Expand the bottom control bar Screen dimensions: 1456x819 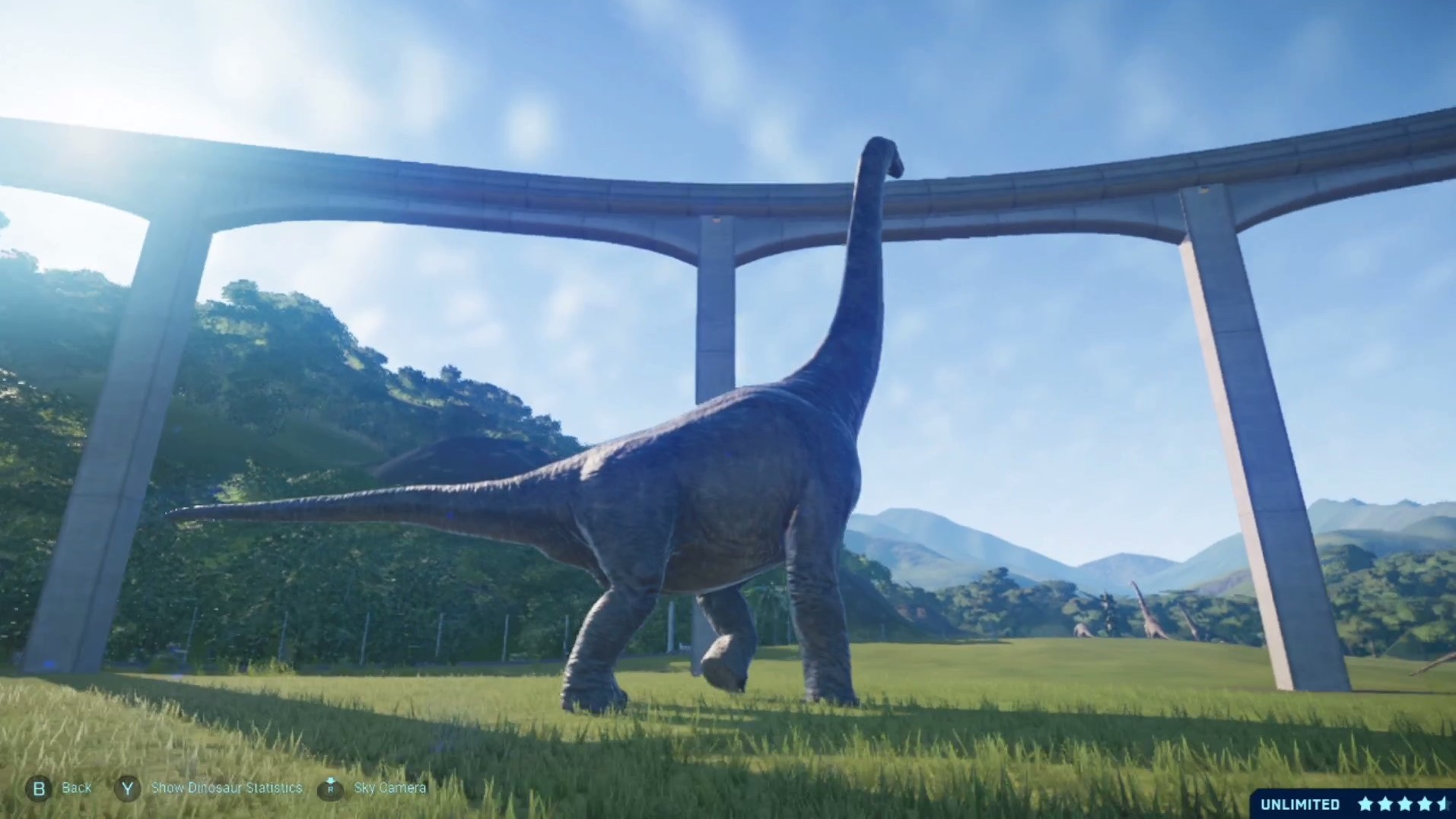click(x=228, y=788)
